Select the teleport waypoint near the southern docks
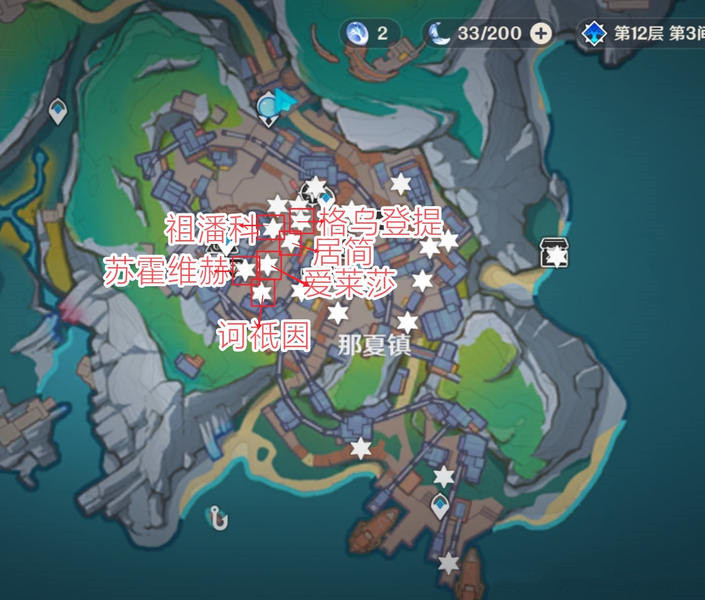Image resolution: width=705 pixels, height=600 pixels. [x=440, y=507]
